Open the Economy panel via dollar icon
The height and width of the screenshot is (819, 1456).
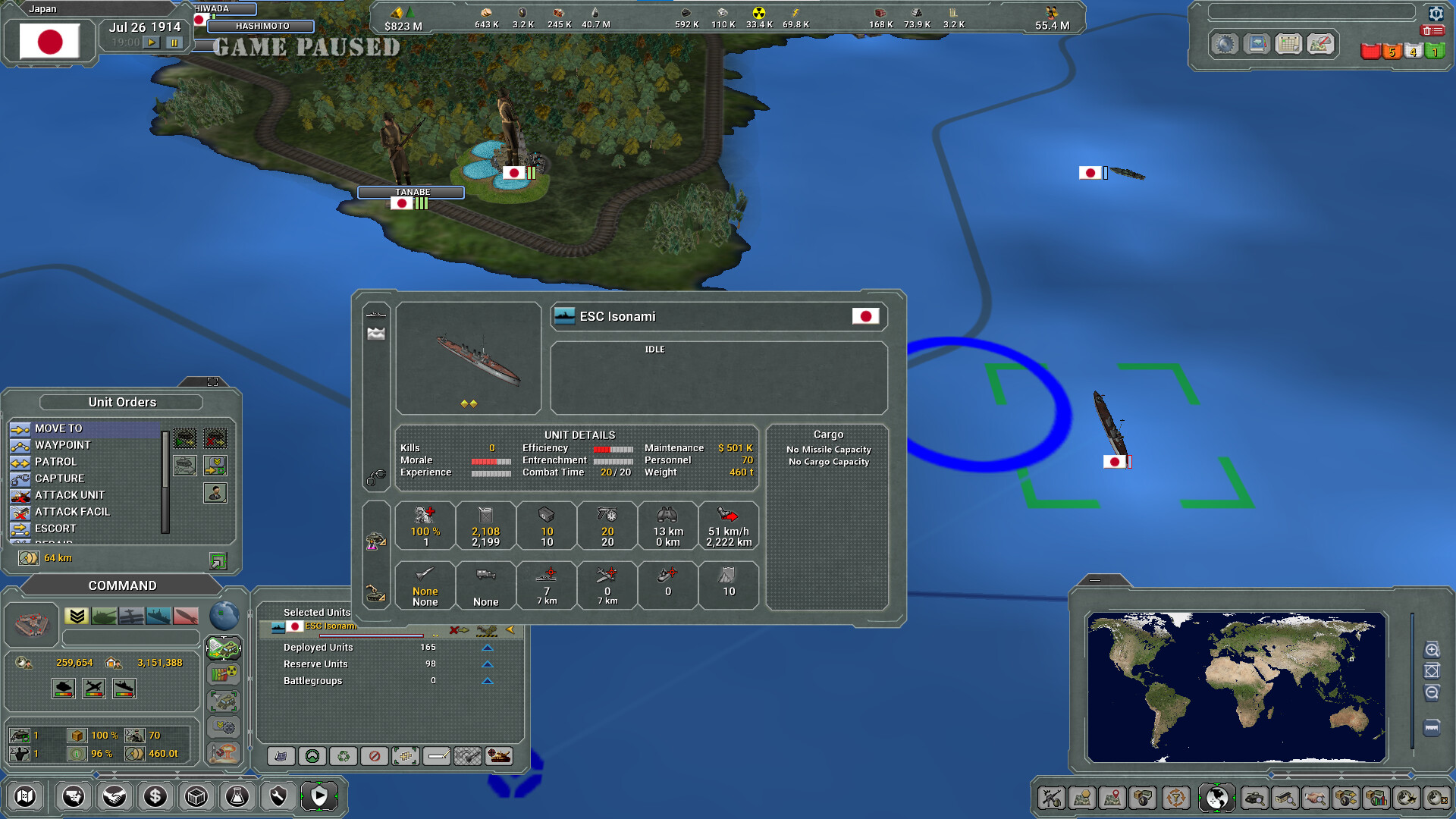point(155,796)
